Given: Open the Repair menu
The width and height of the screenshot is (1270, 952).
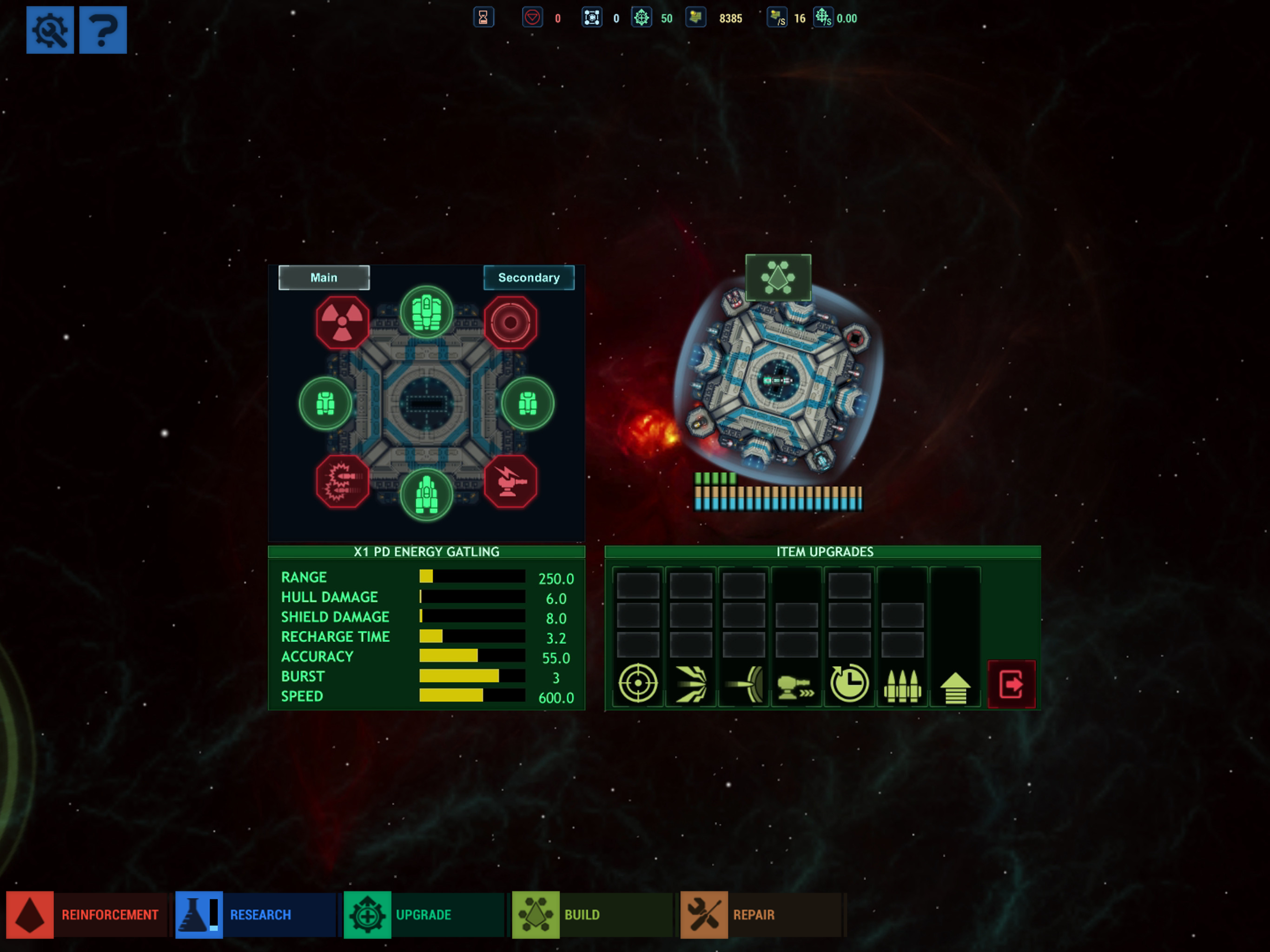Looking at the screenshot, I should [x=761, y=915].
